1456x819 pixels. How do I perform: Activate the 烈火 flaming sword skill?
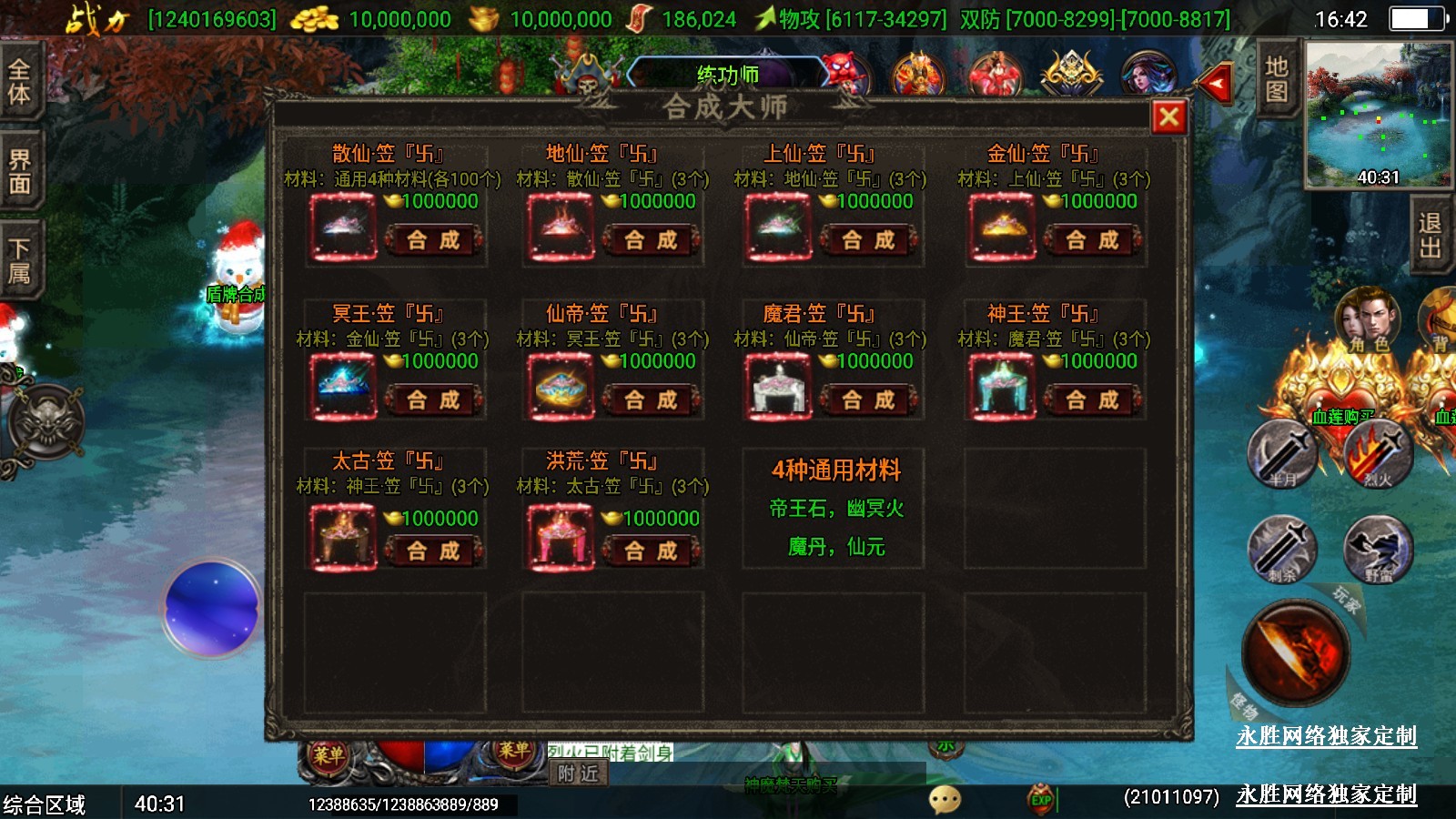click(x=1378, y=455)
